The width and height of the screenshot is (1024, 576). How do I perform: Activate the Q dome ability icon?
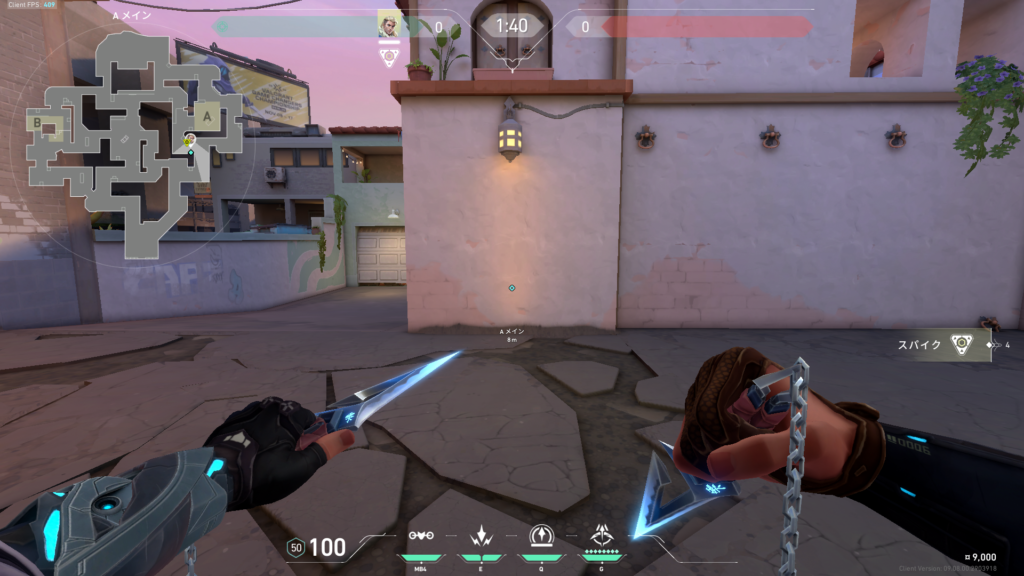(x=540, y=537)
